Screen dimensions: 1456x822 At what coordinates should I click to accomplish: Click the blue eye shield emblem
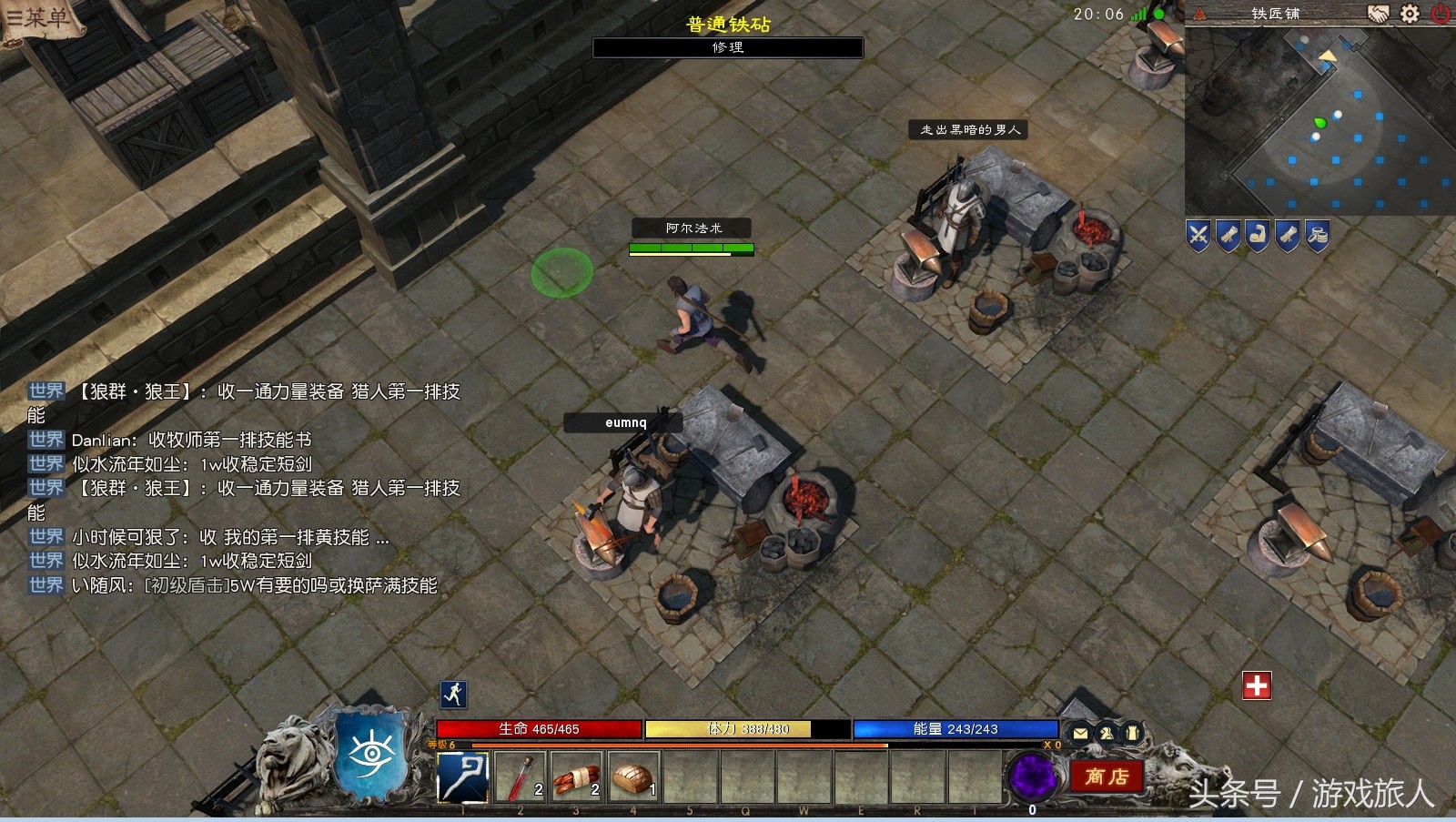point(372,753)
